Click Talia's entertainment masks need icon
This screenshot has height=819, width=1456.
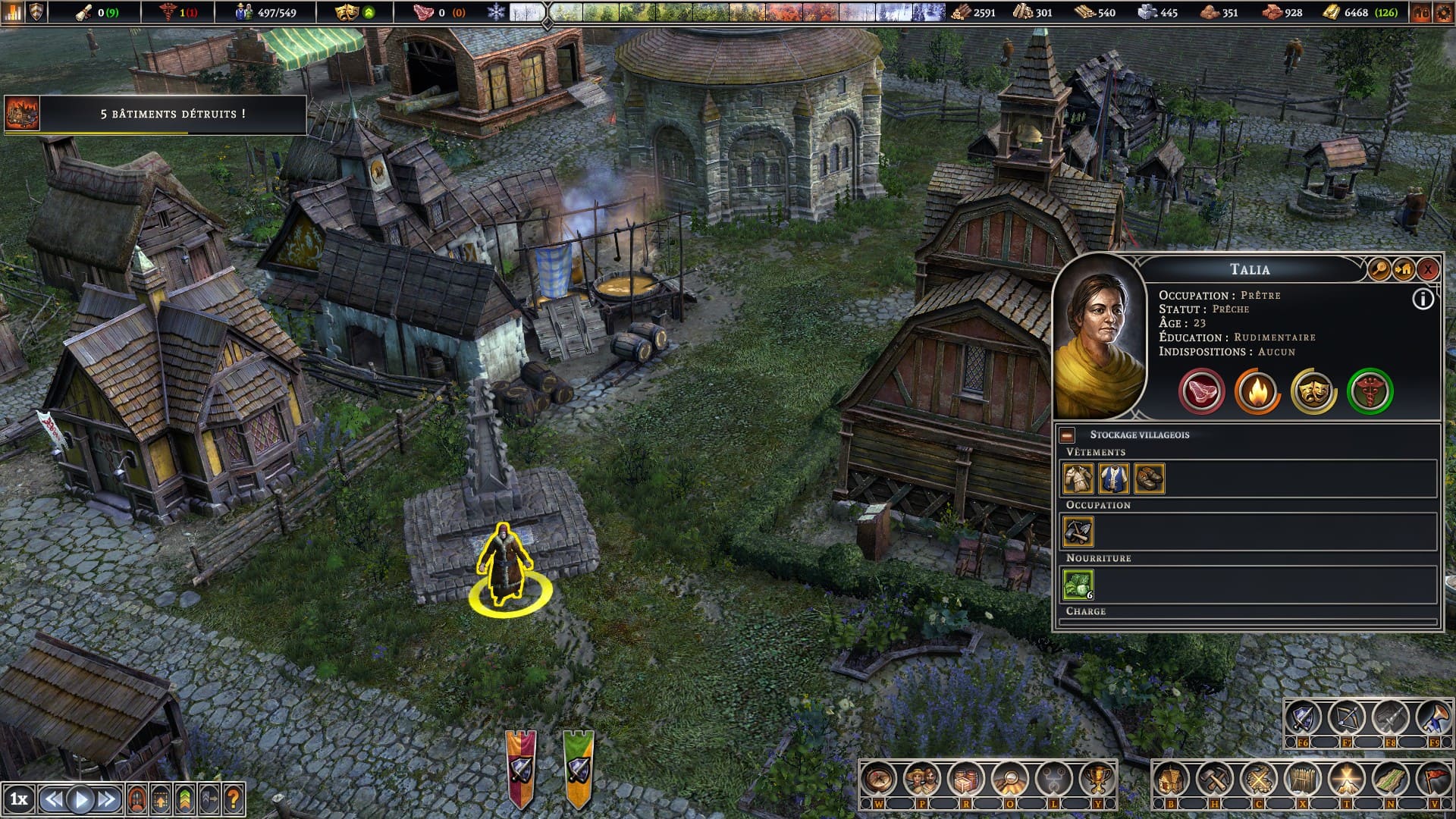(x=1313, y=391)
